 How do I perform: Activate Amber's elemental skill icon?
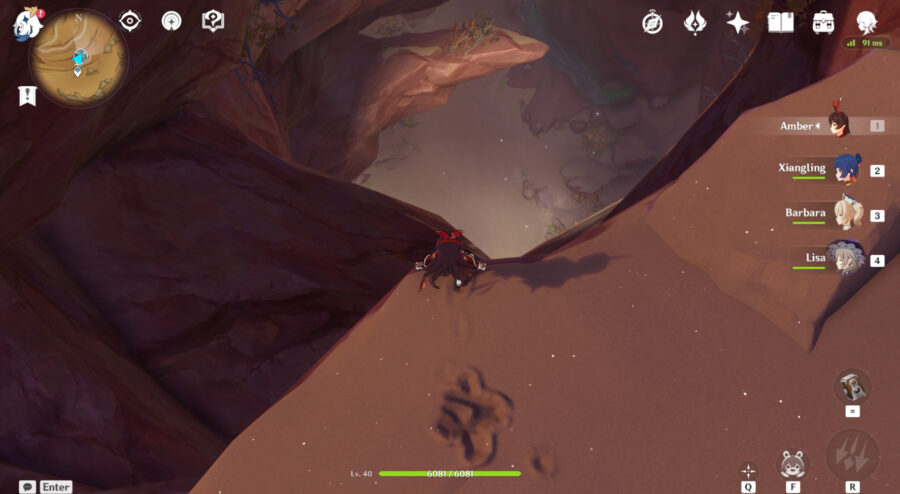793,464
